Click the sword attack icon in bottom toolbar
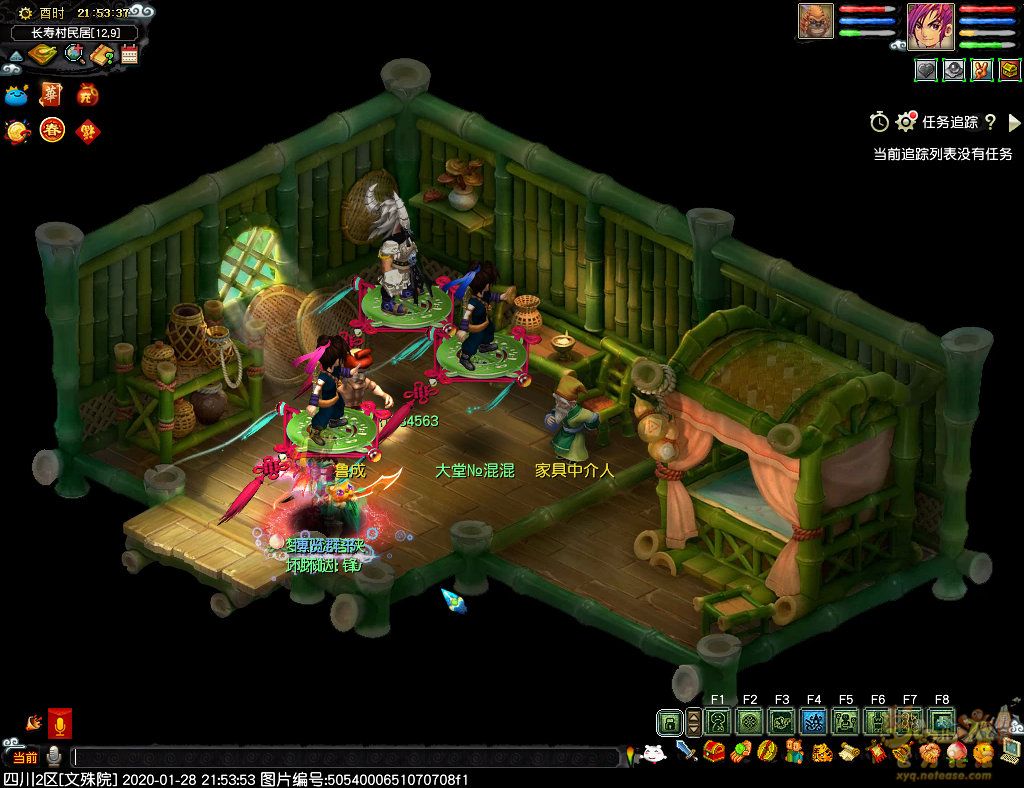Viewport: 1024px width, 788px height. click(x=686, y=750)
